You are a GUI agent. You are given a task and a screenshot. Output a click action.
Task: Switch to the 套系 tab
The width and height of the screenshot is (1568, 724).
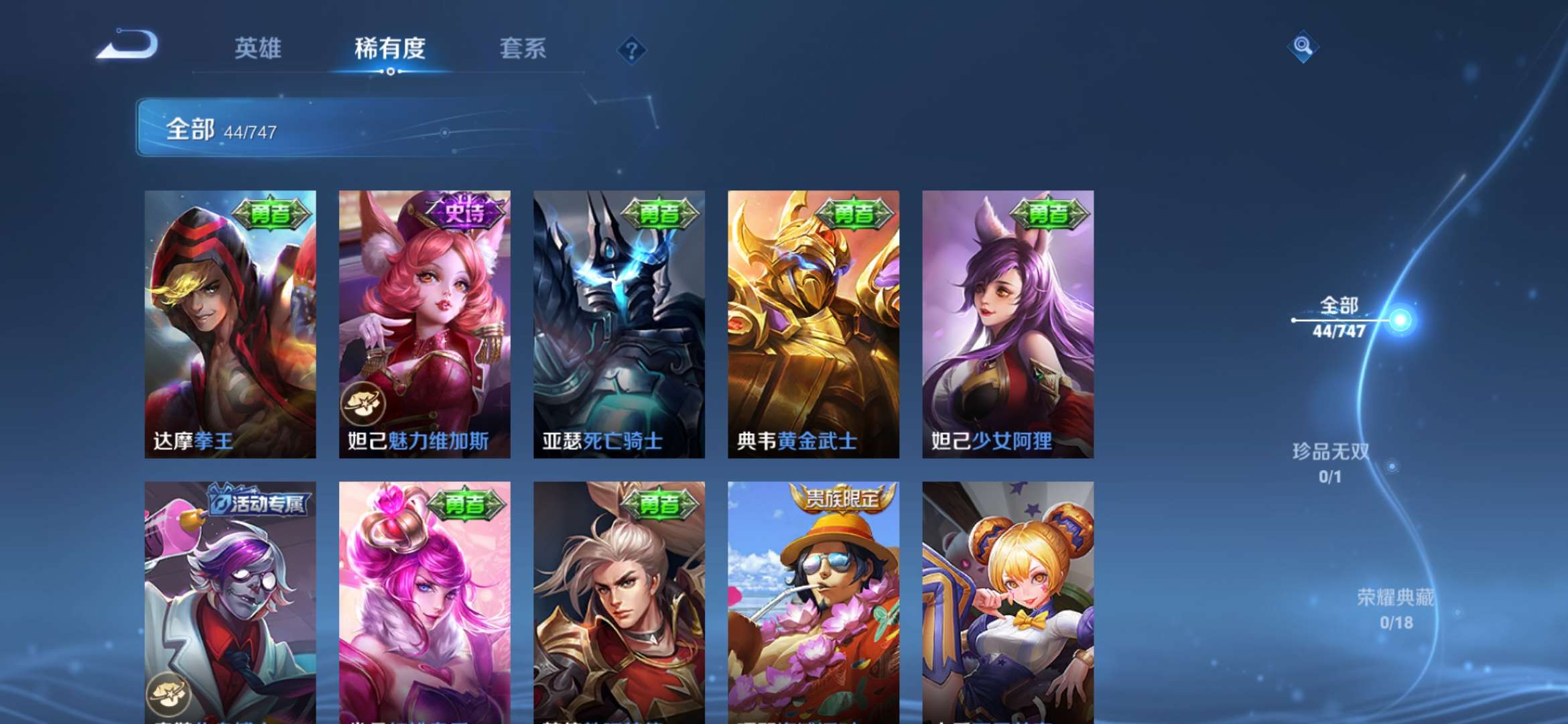click(521, 48)
